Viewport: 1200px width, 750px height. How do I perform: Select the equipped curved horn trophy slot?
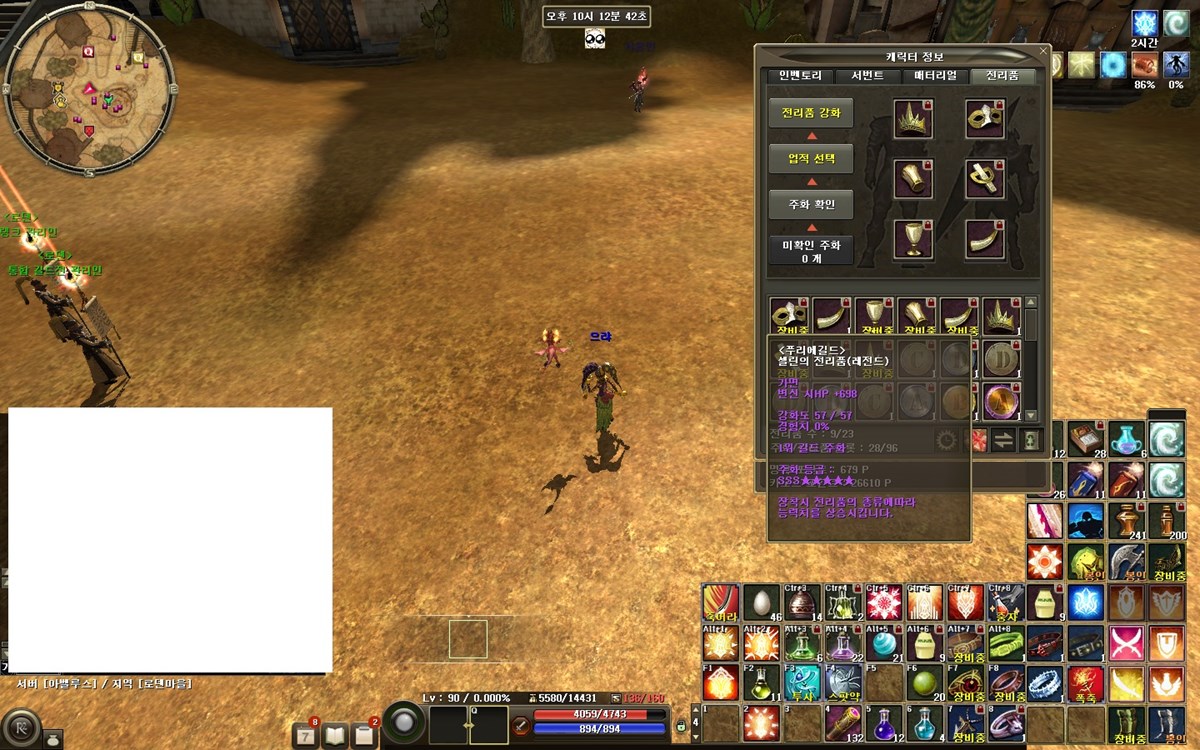[x=984, y=238]
